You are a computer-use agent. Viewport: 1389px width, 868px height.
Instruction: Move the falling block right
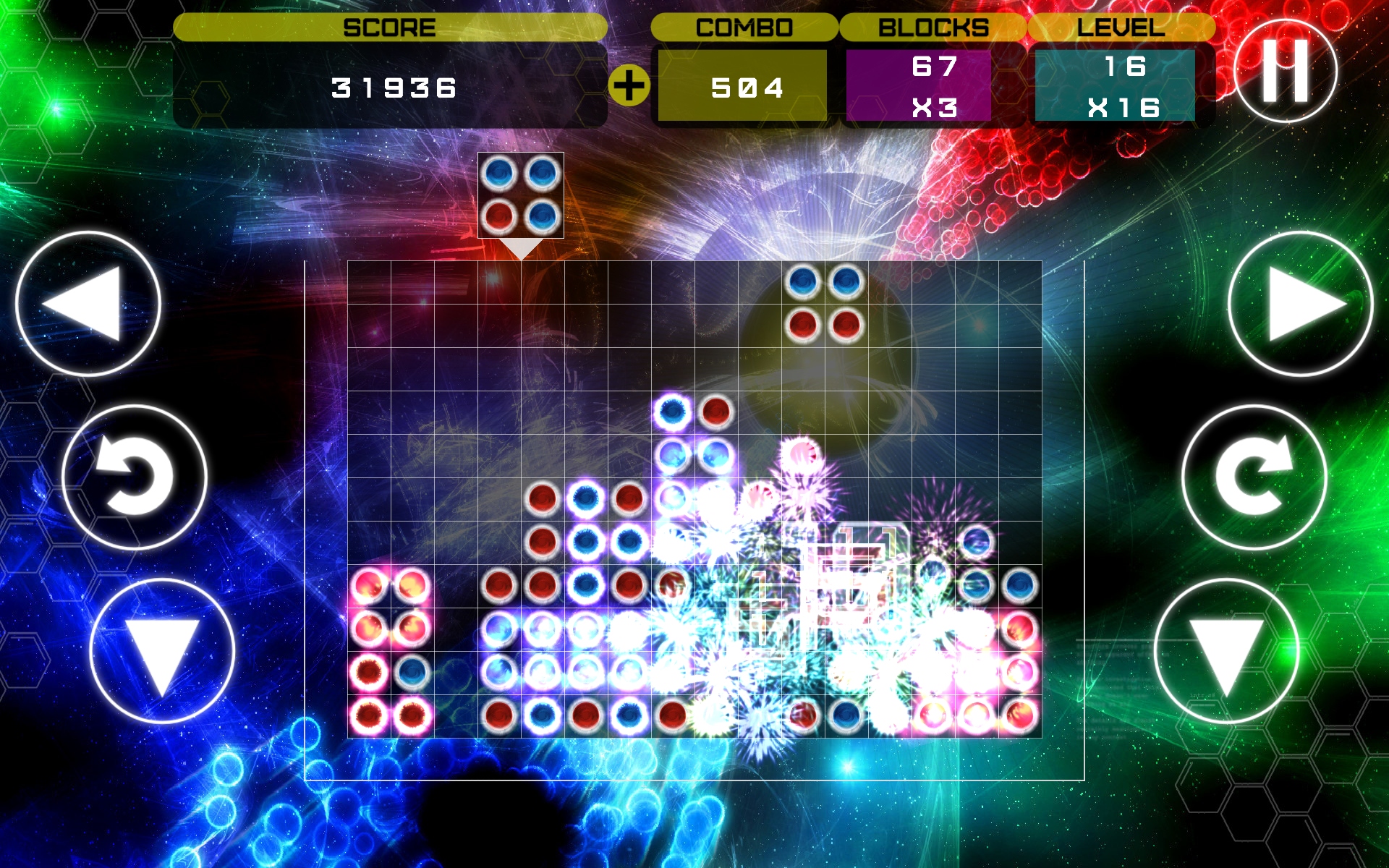[x=1300, y=304]
